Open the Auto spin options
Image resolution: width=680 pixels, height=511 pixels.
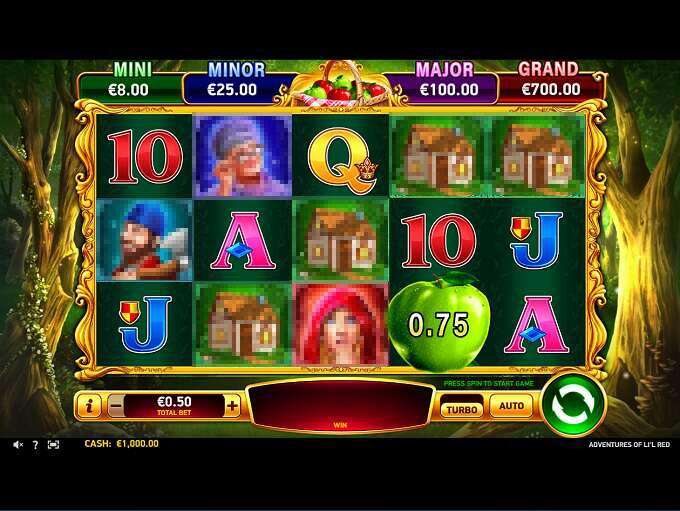pyautogui.click(x=511, y=407)
